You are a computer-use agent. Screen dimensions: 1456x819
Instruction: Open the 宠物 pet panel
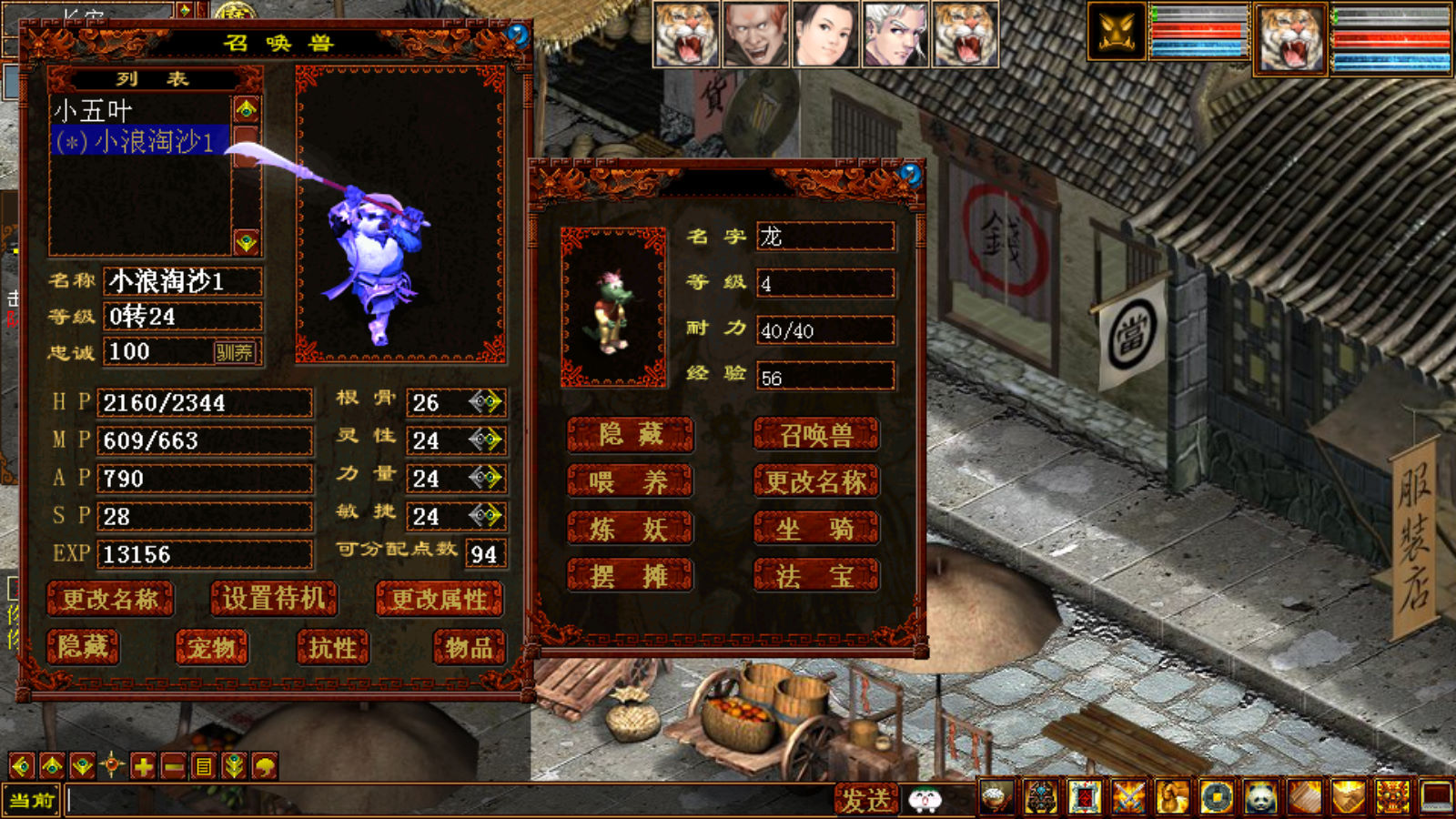212,647
